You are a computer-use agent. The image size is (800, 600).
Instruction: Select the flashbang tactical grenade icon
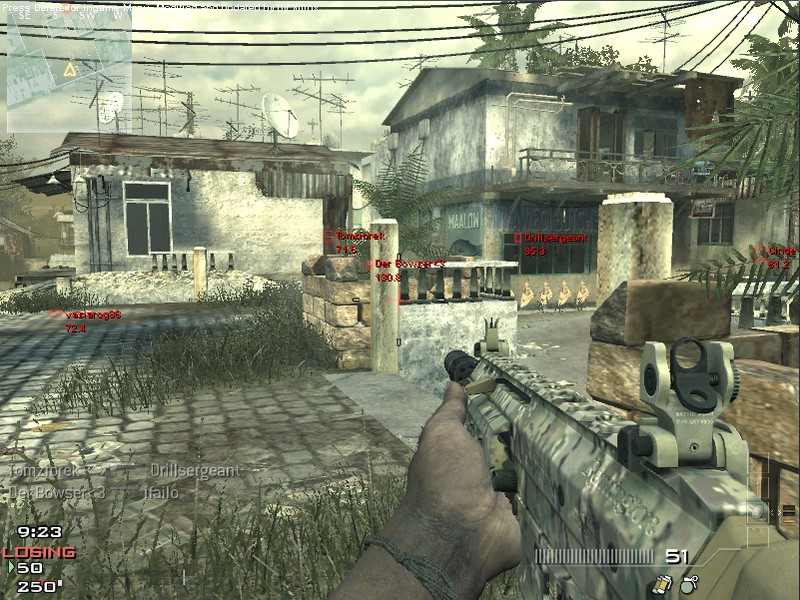pyautogui.click(x=662, y=582)
